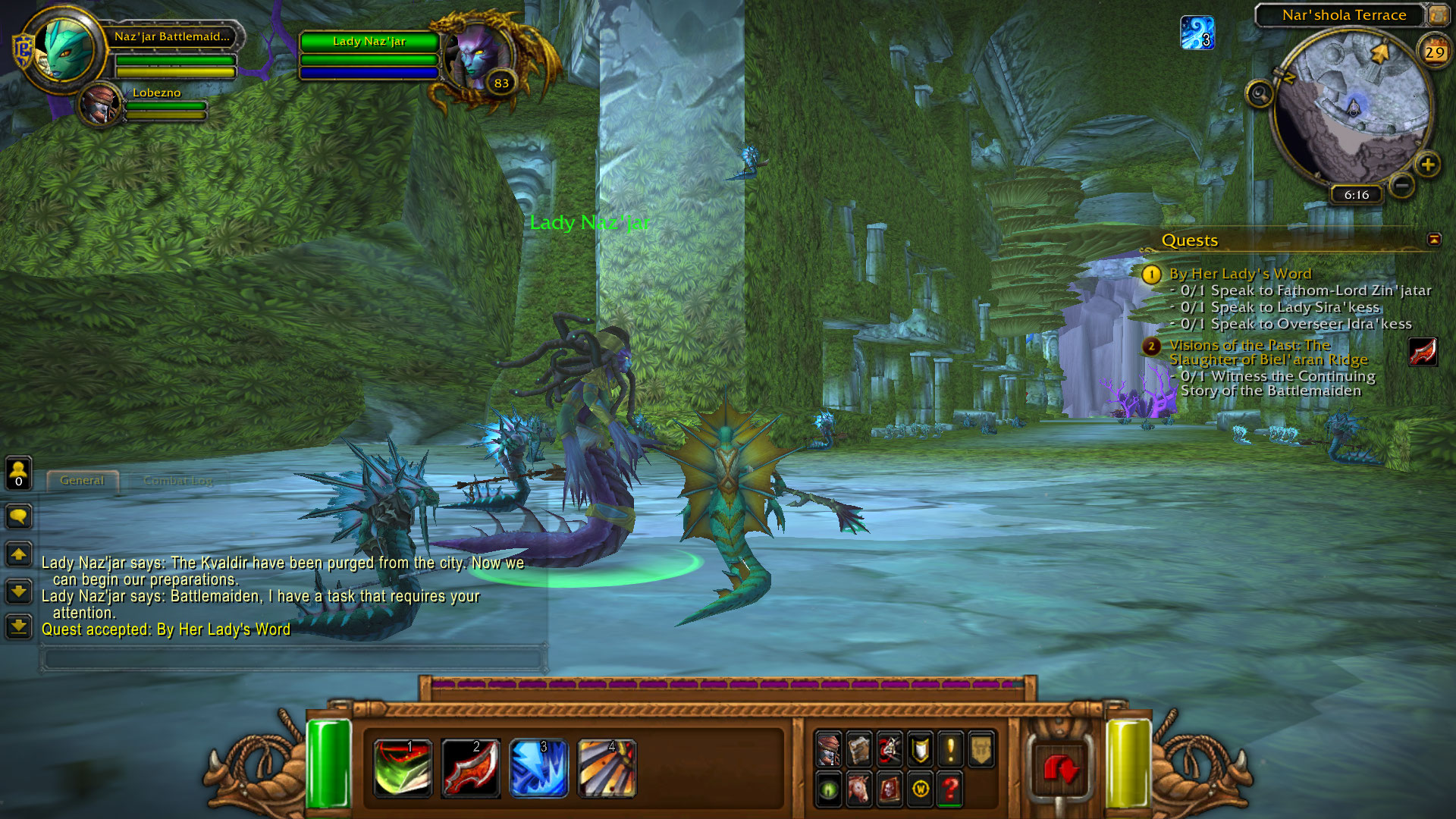
Task: Switch to the Combat Log chat tab
Action: click(177, 481)
